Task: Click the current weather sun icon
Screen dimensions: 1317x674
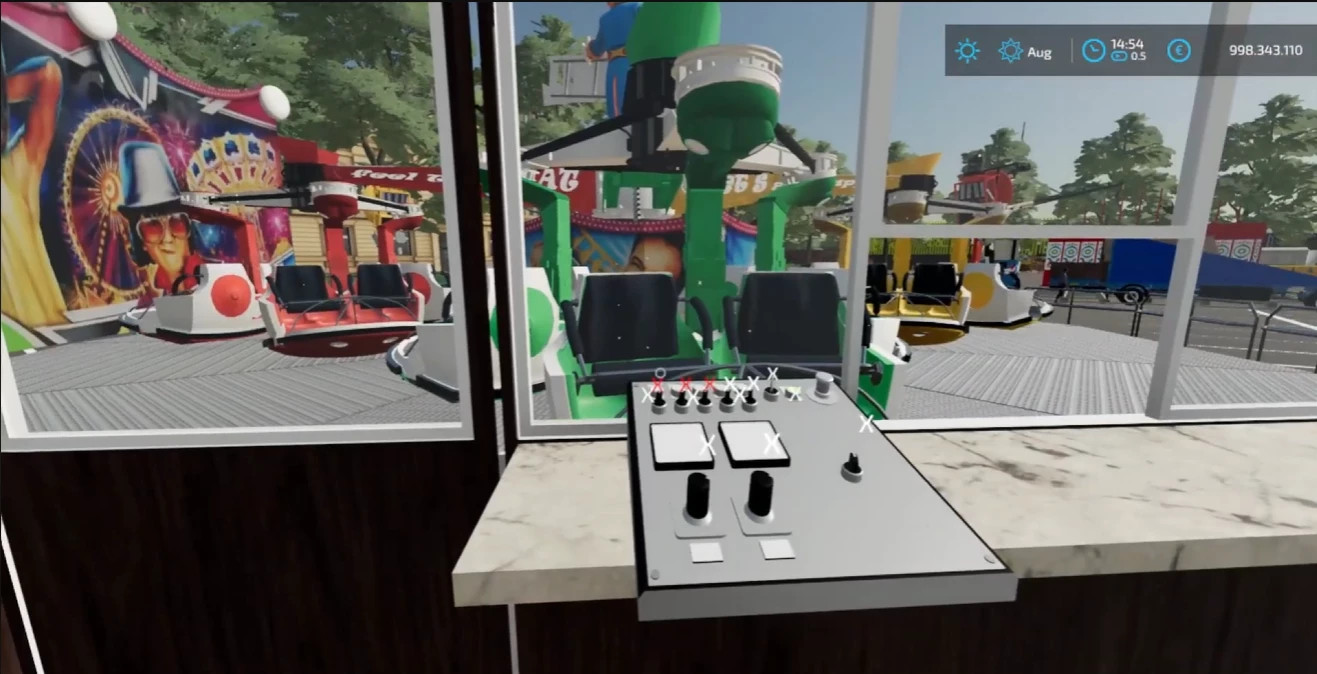Action: (967, 51)
